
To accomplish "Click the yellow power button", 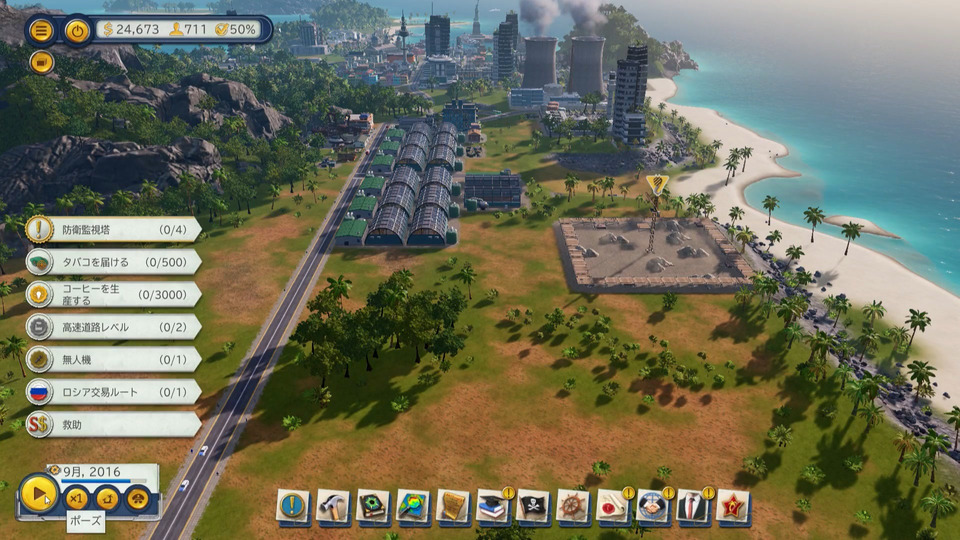I will pyautogui.click(x=78, y=29).
